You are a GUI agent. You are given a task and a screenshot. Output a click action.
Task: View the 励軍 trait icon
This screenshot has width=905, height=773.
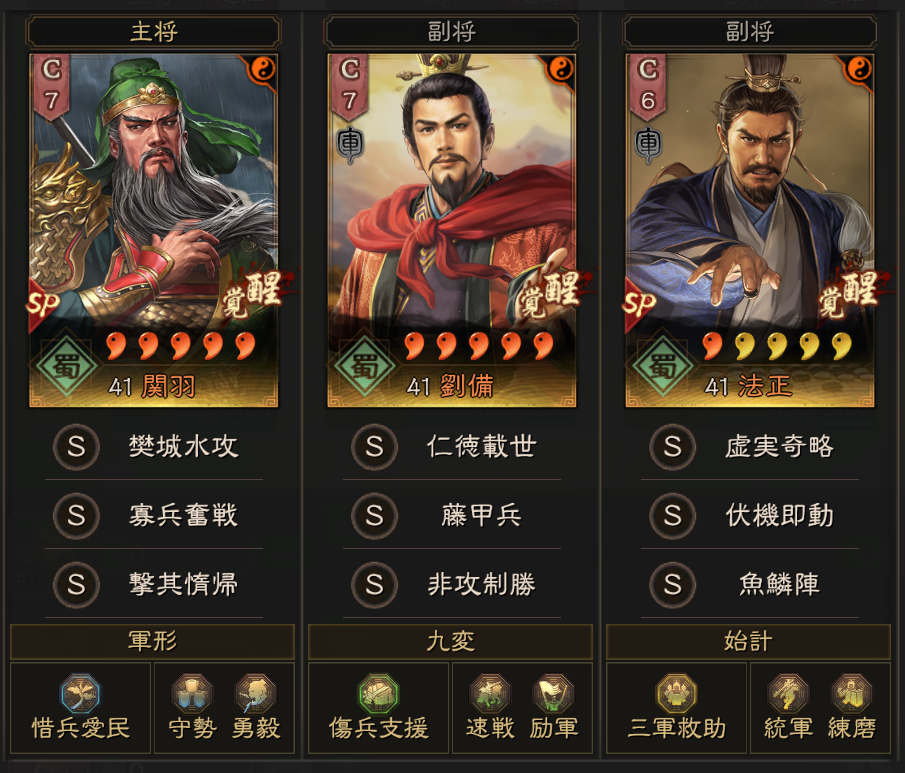553,694
